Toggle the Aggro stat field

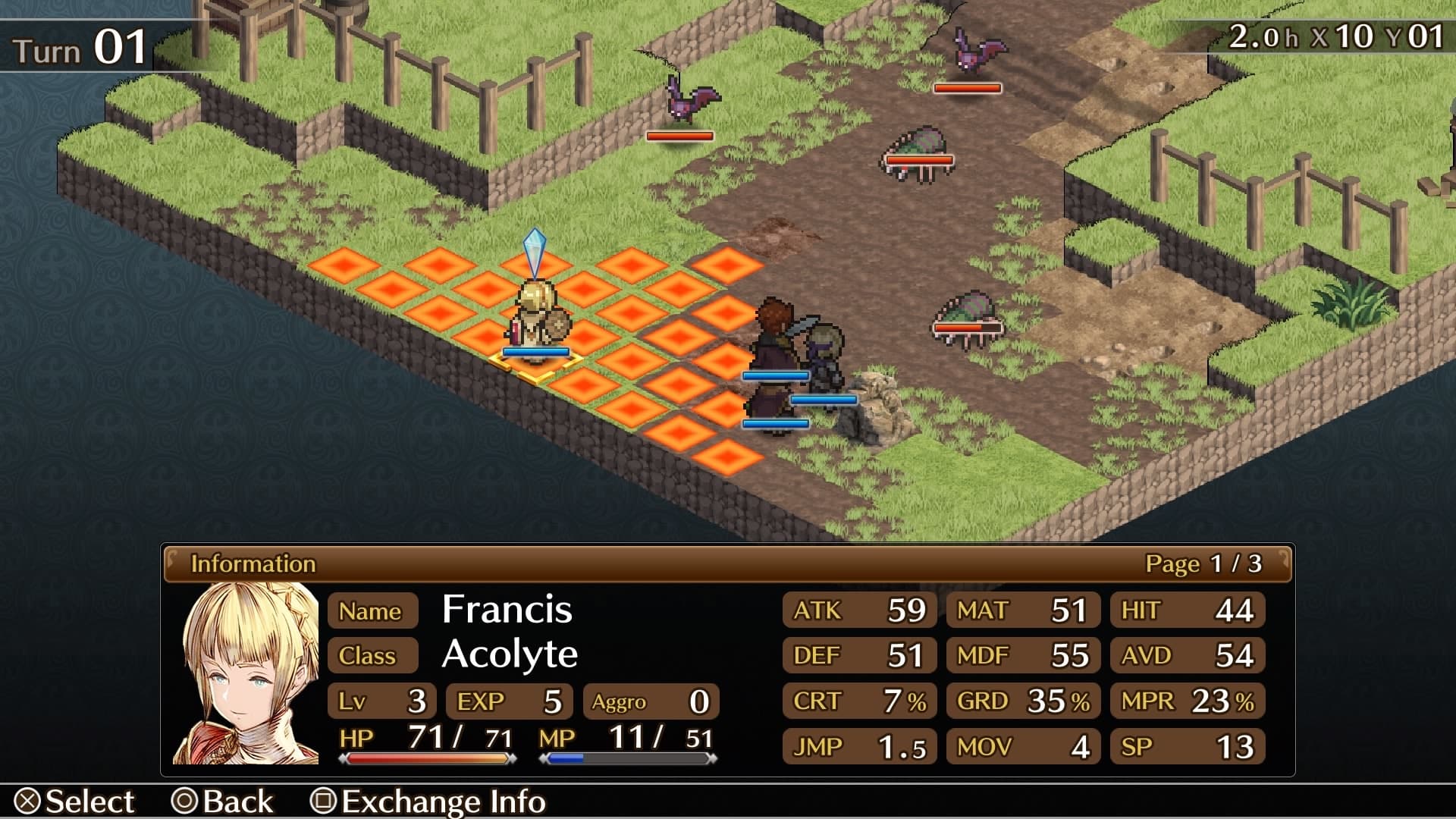tap(648, 701)
